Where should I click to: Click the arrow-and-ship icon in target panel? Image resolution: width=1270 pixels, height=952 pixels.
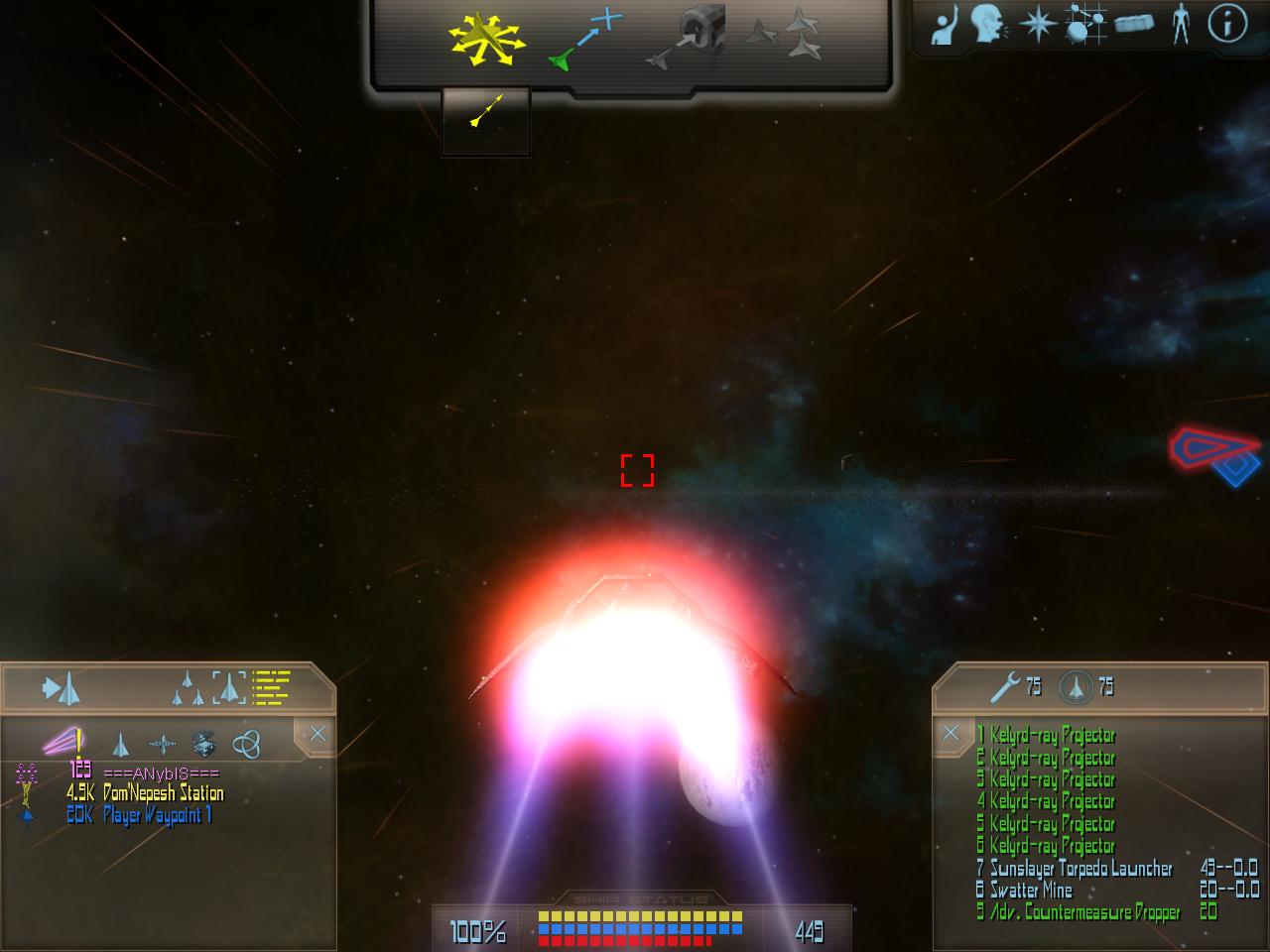(62, 687)
